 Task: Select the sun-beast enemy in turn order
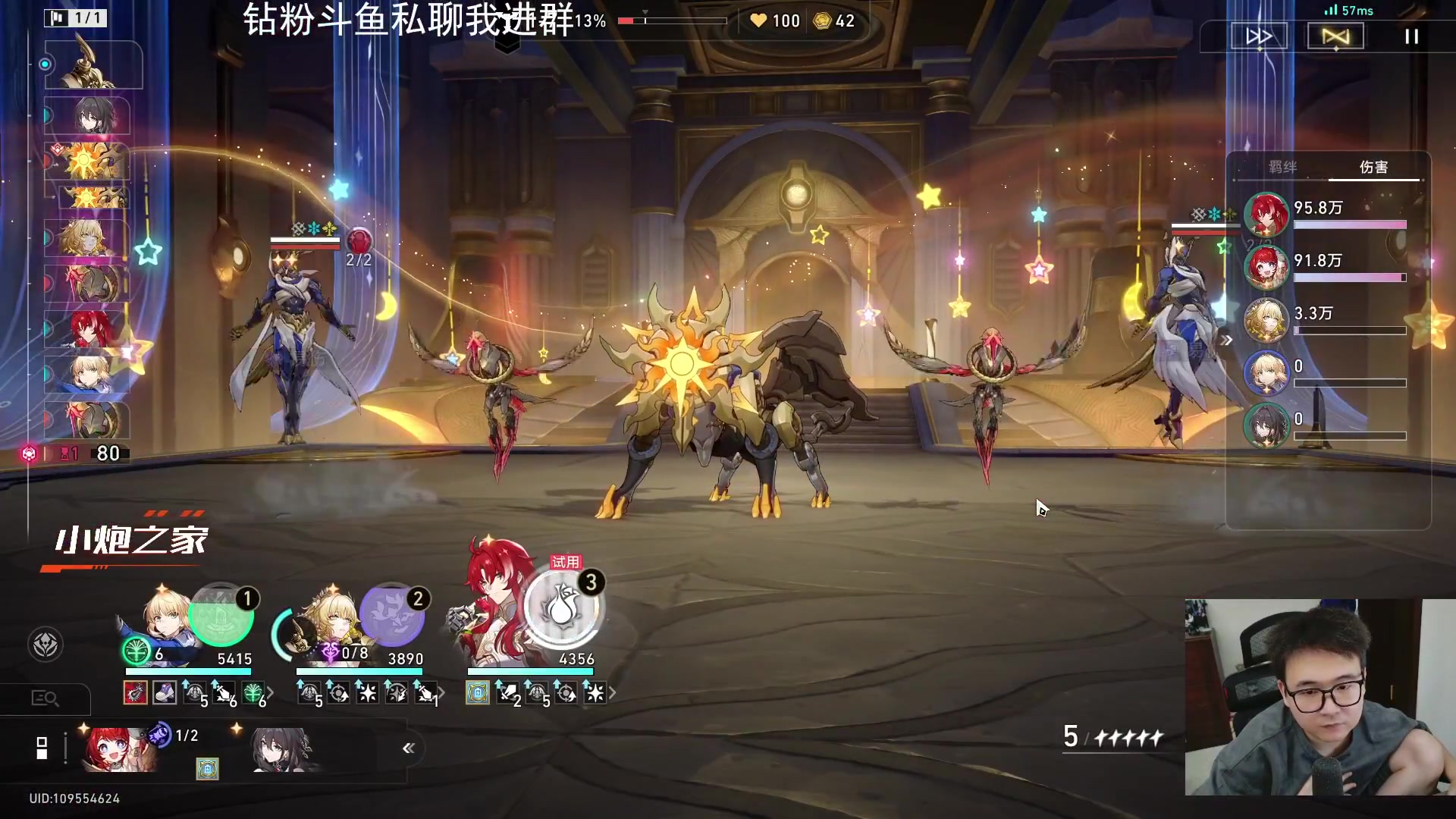[87, 161]
